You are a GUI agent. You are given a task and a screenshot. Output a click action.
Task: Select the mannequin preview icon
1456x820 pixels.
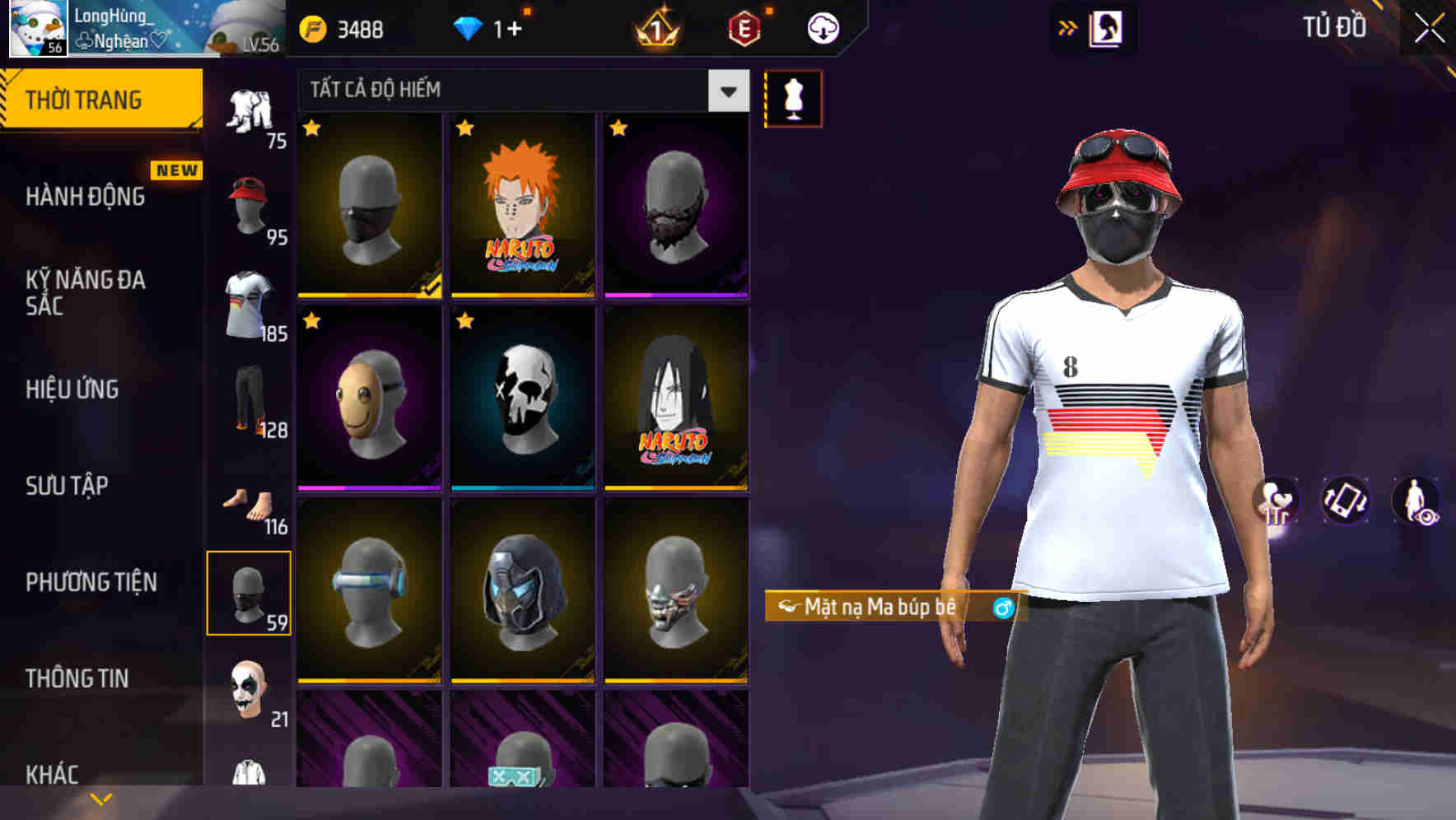pyautogui.click(x=793, y=98)
